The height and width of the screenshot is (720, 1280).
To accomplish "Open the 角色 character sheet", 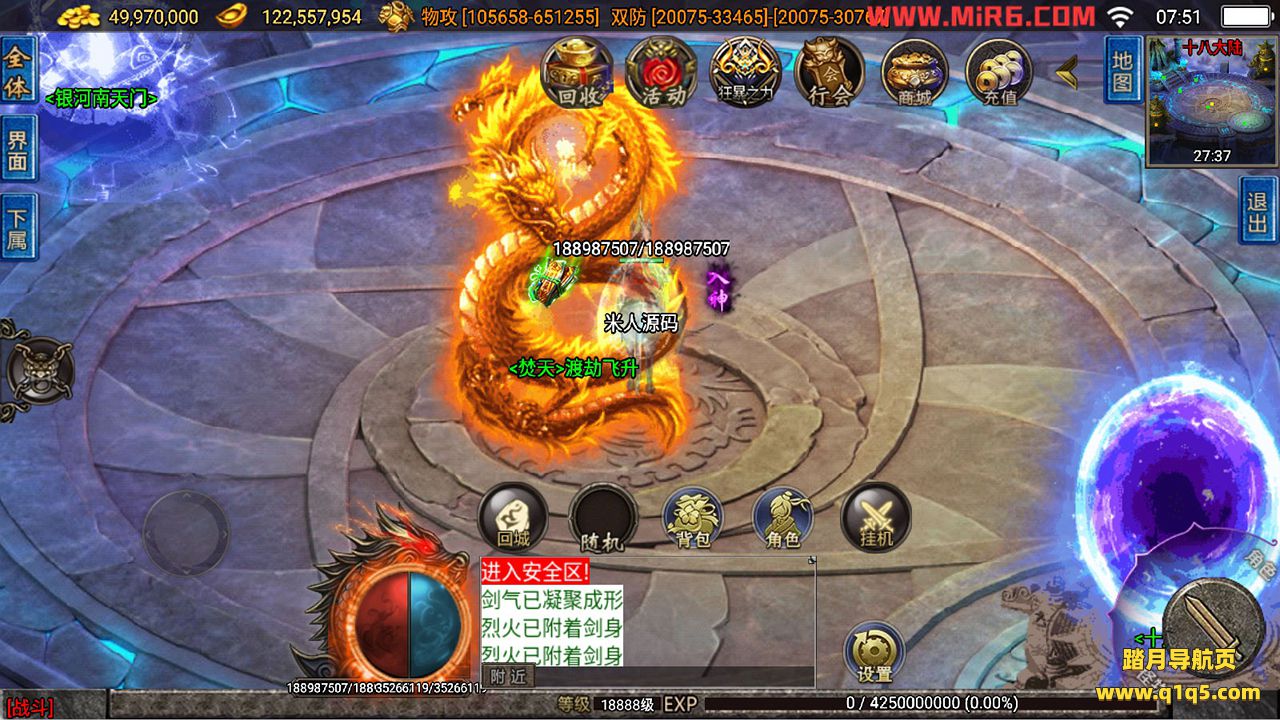I will (x=783, y=518).
